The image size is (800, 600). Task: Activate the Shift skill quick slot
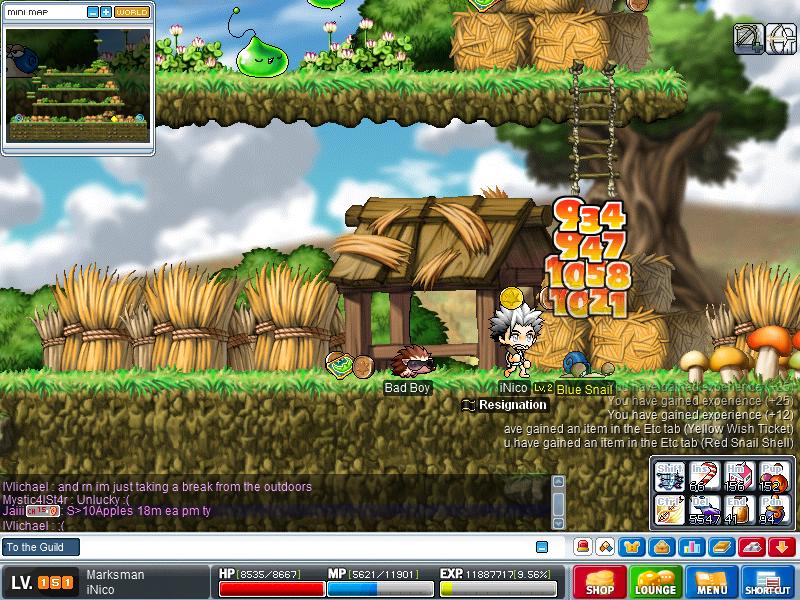669,475
